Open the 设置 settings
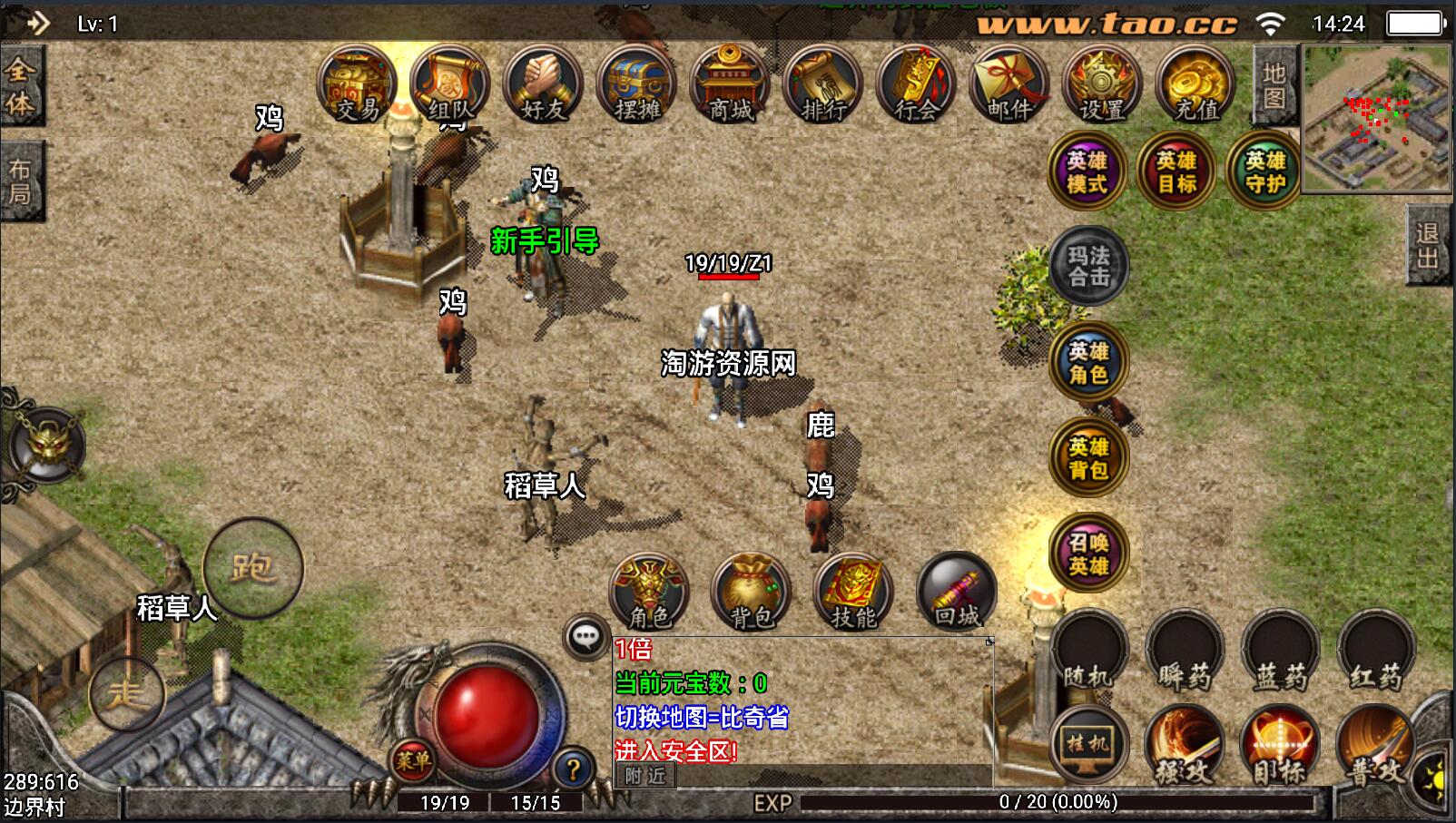Image resolution: width=1456 pixels, height=823 pixels. point(1102,84)
